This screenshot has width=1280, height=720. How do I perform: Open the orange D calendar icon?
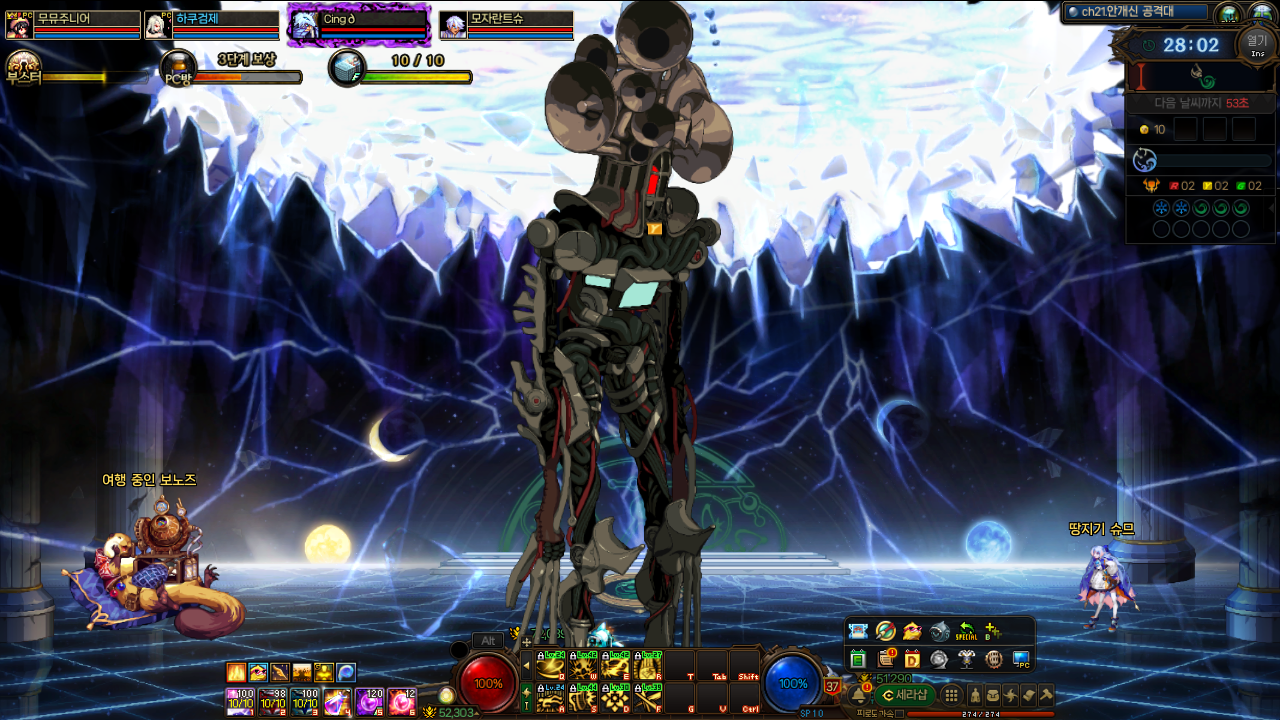[912, 659]
